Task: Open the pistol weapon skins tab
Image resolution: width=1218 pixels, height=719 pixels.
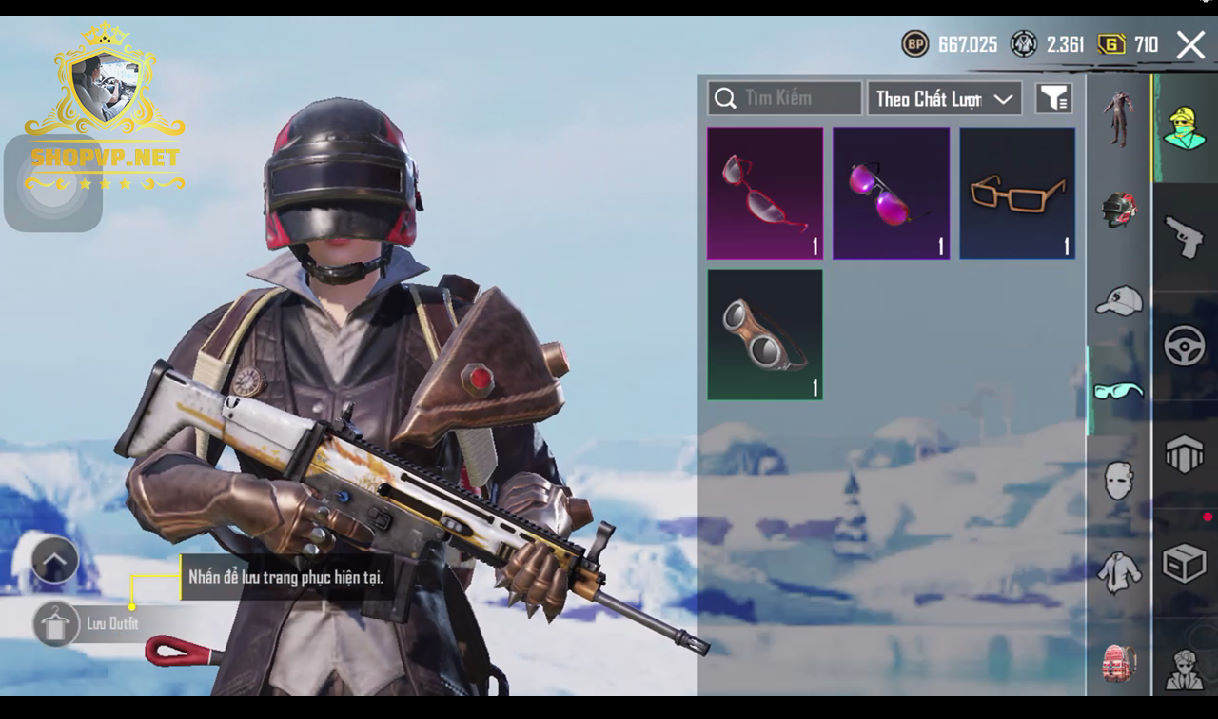Action: 1185,237
